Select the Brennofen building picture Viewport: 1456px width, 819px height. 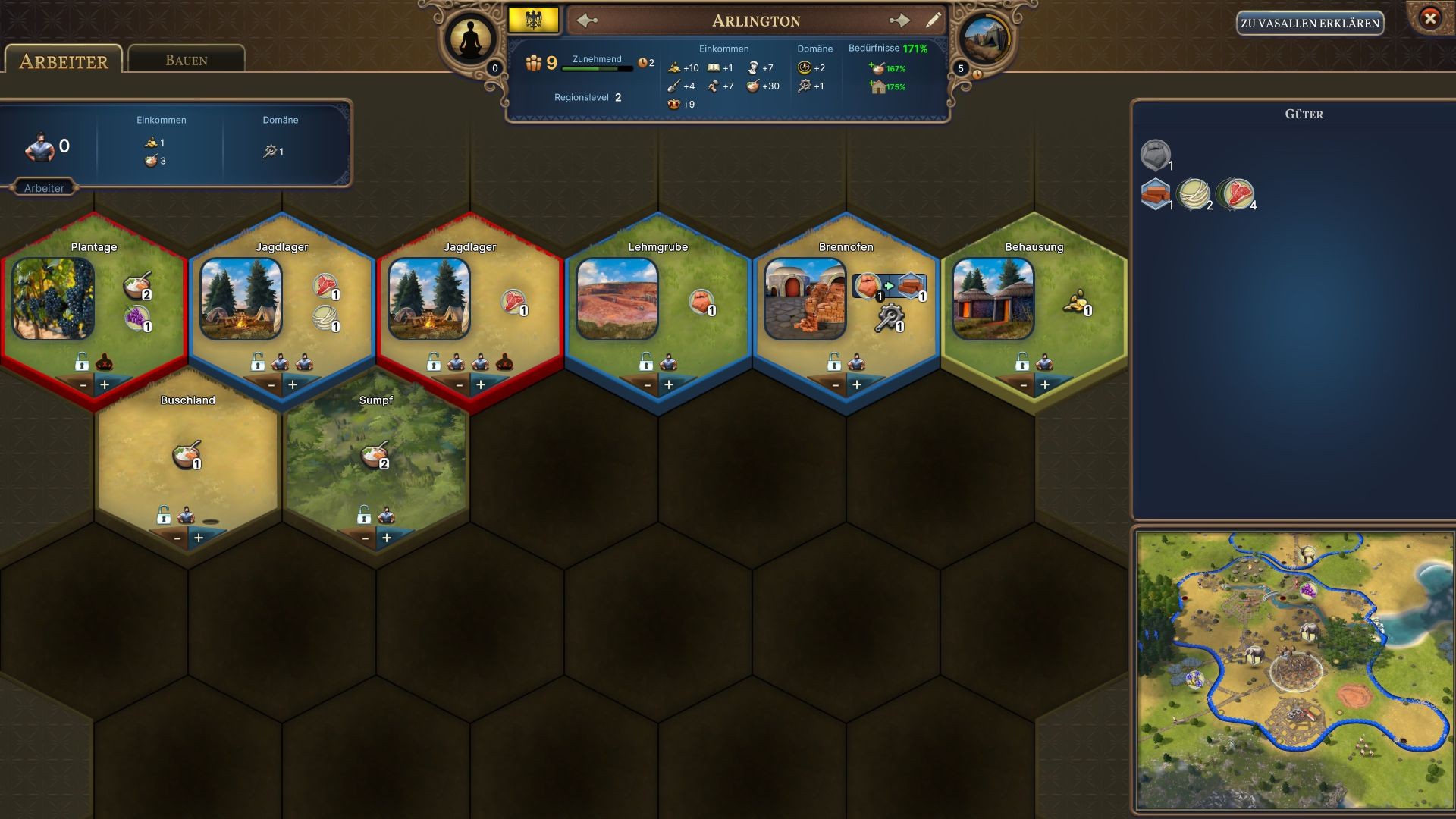pyautogui.click(x=805, y=299)
